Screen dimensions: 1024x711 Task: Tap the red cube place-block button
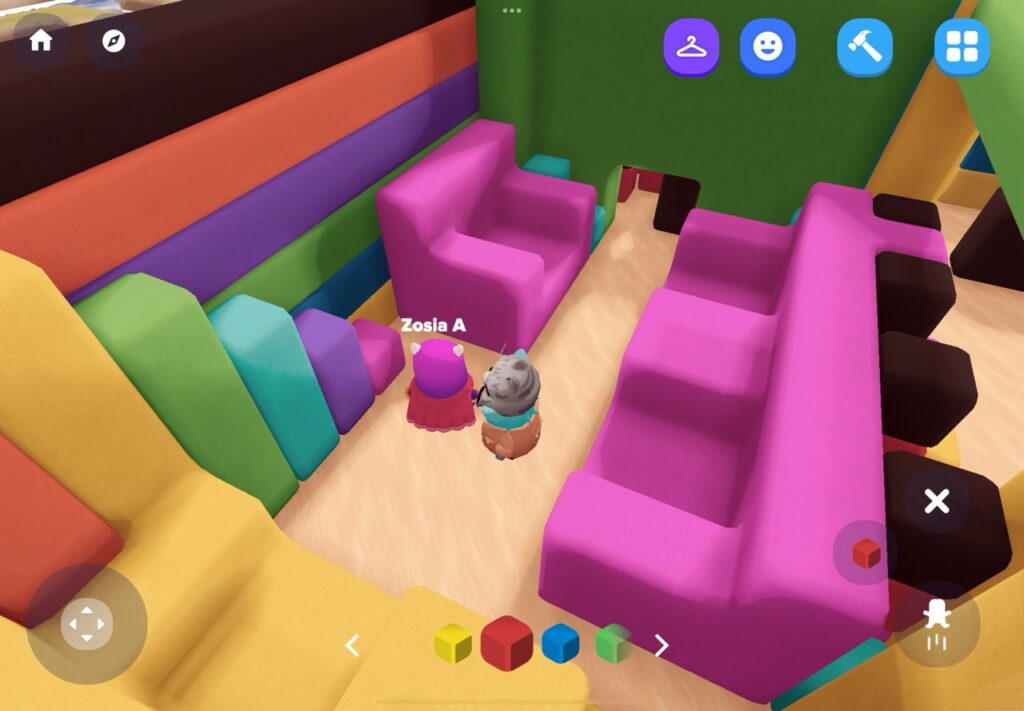pos(865,552)
